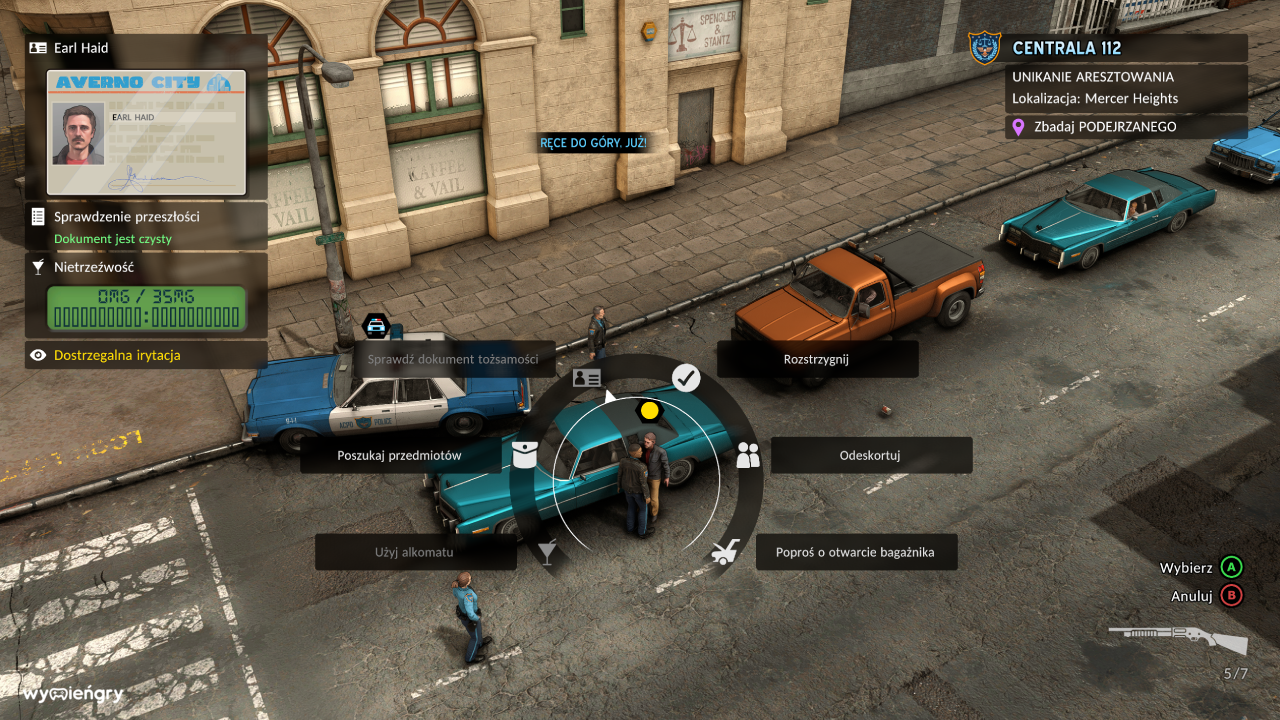This screenshot has width=1280, height=720.
Task: Select the Poproś o otwarcie bagażnika option
Action: pyautogui.click(x=856, y=551)
